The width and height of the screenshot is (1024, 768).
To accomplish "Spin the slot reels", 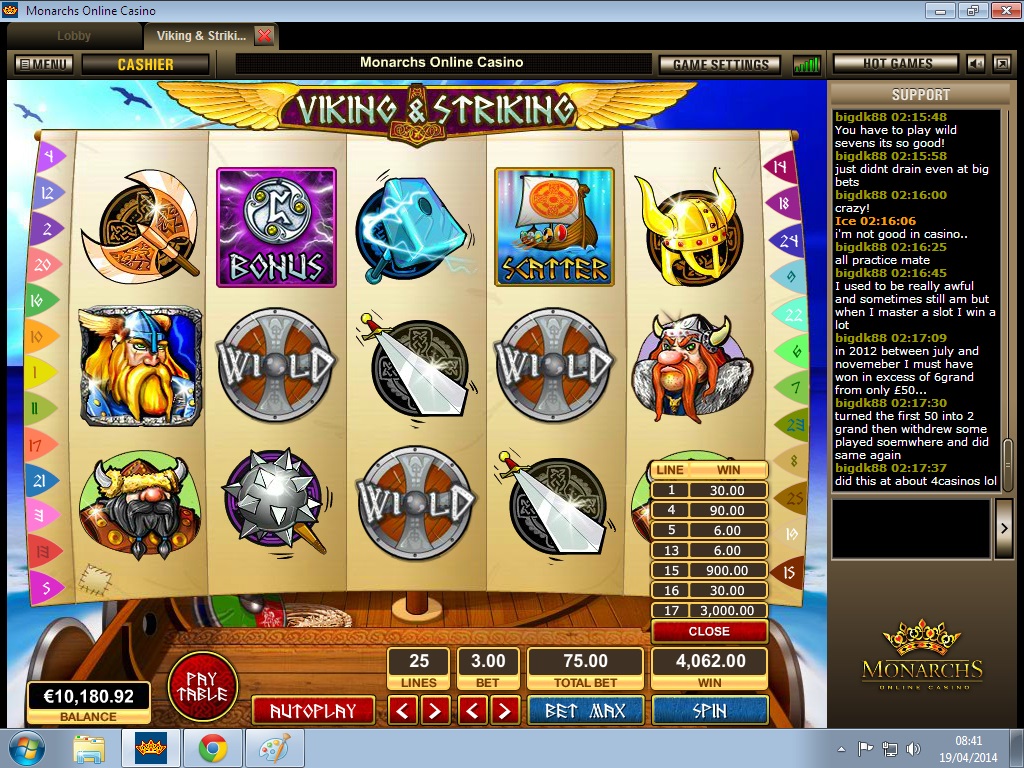I will 709,711.
